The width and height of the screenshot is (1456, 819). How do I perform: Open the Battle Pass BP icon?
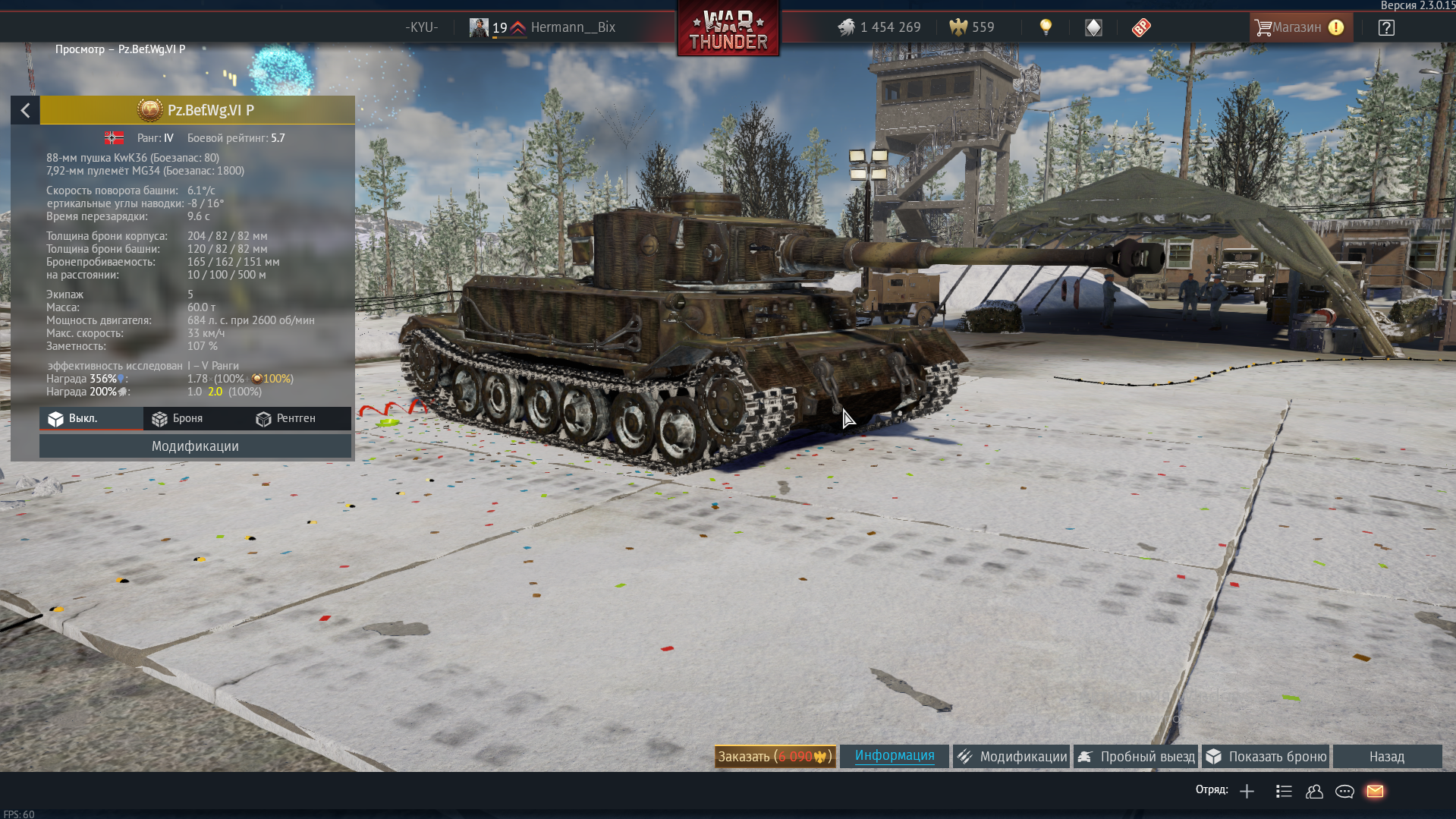point(1141,28)
